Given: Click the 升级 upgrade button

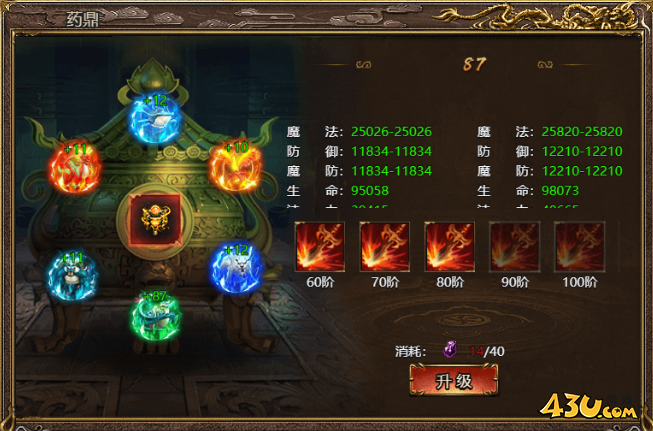Looking at the screenshot, I should coord(453,381).
